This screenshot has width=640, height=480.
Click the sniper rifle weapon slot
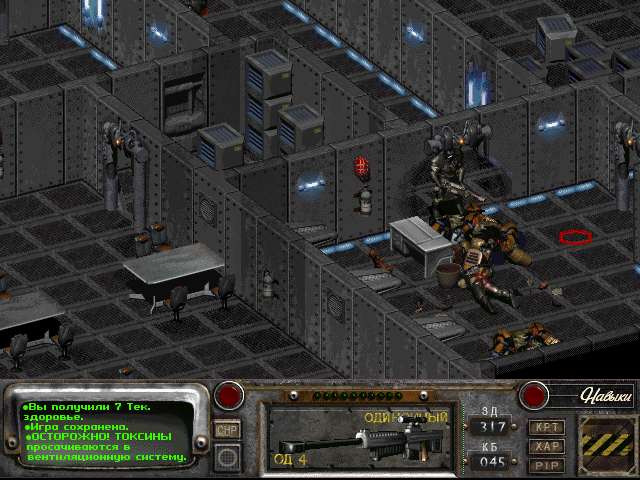[355, 436]
